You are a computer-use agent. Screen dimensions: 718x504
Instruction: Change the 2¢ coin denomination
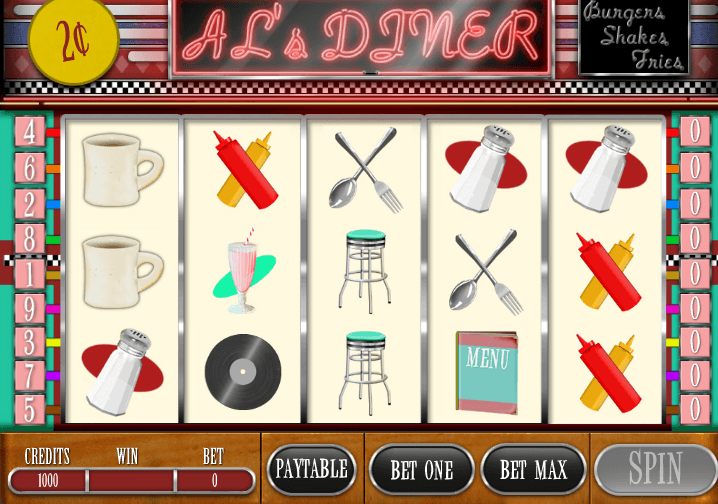[x=73, y=44]
